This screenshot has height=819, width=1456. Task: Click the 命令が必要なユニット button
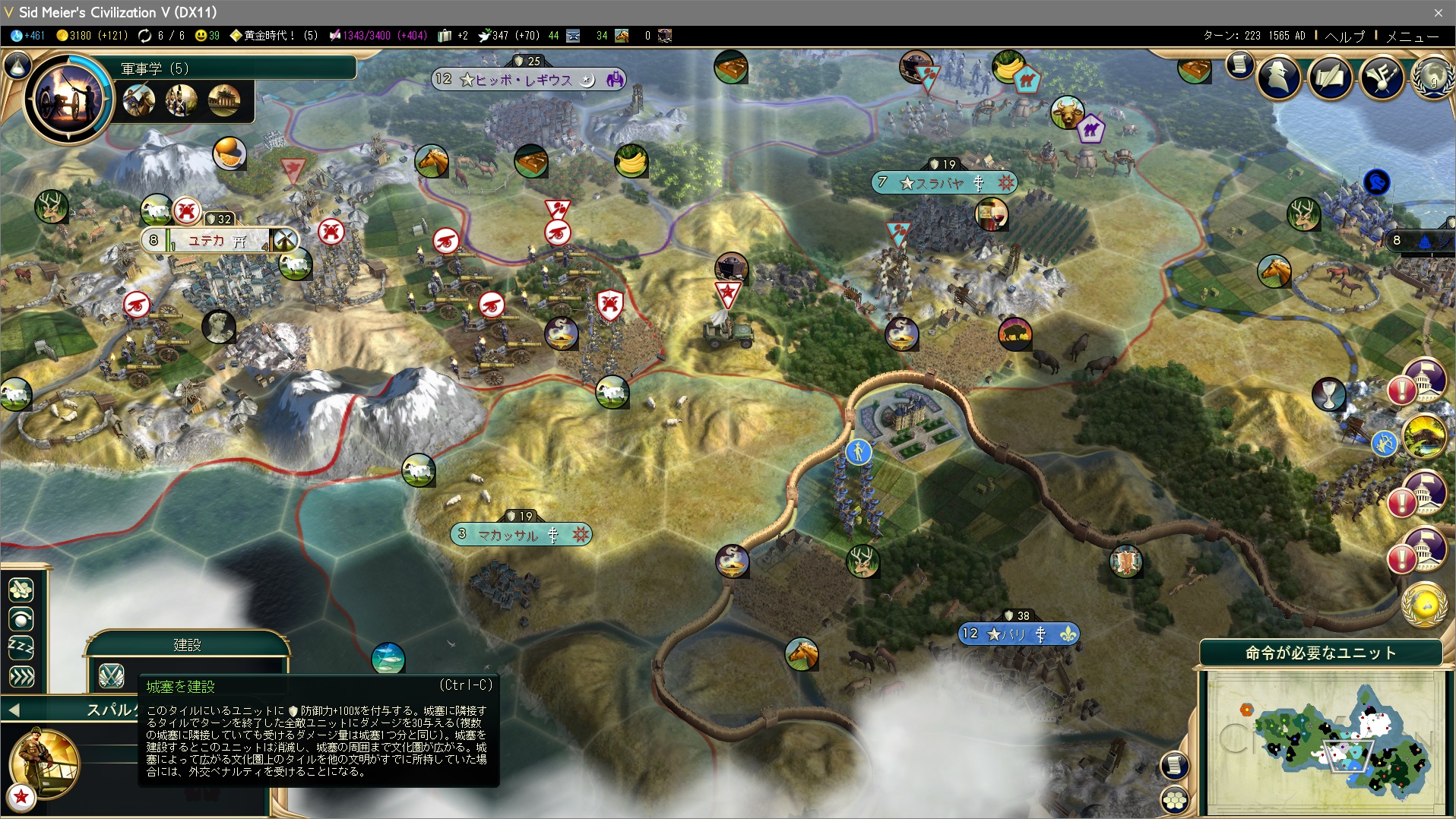pos(1320,653)
